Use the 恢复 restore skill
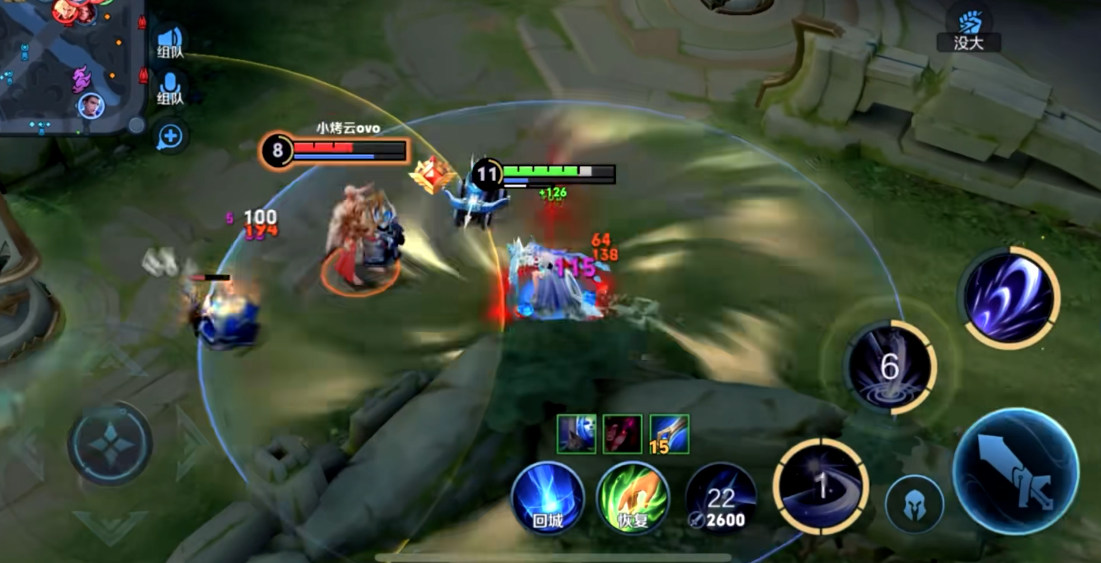Image resolution: width=1101 pixels, height=563 pixels. (633, 497)
